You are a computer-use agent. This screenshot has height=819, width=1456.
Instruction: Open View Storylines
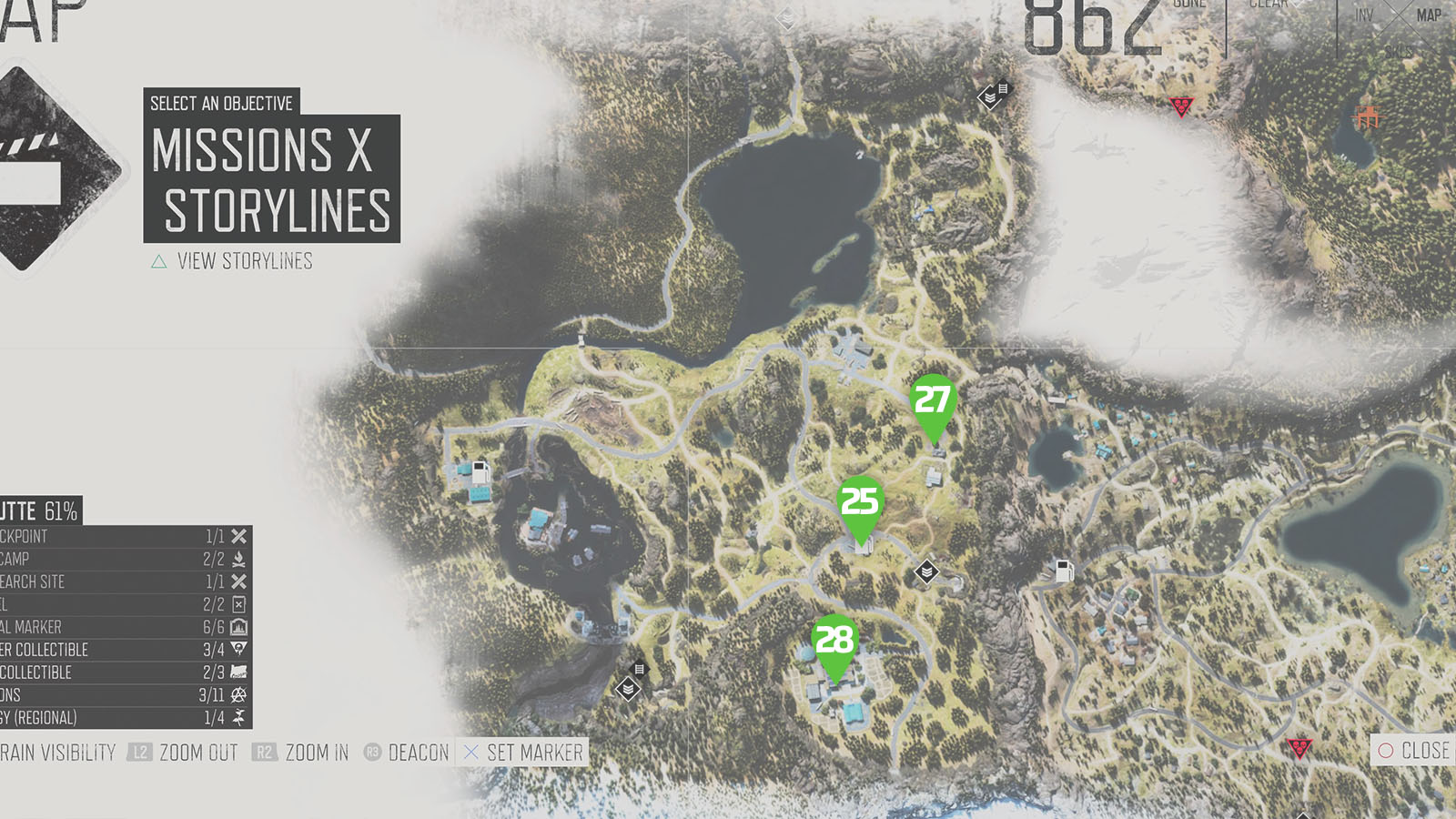click(232, 262)
